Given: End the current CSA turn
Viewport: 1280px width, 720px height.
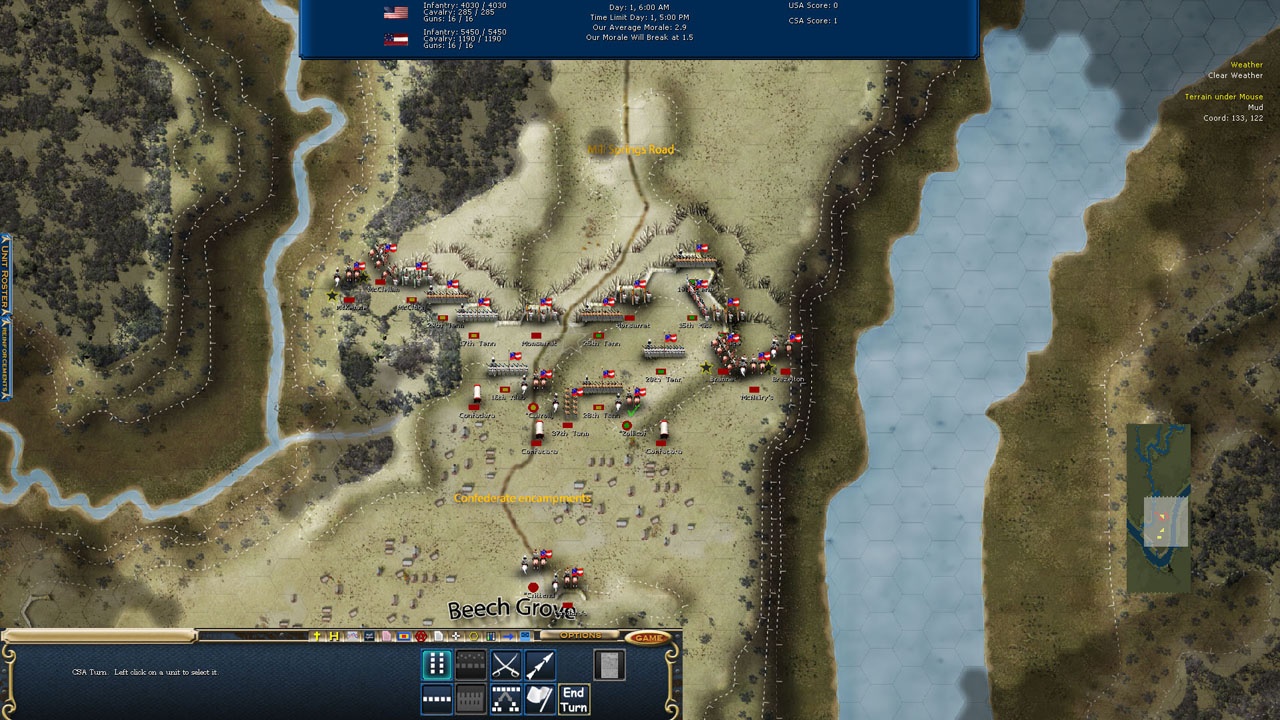Looking at the screenshot, I should tap(573, 699).
